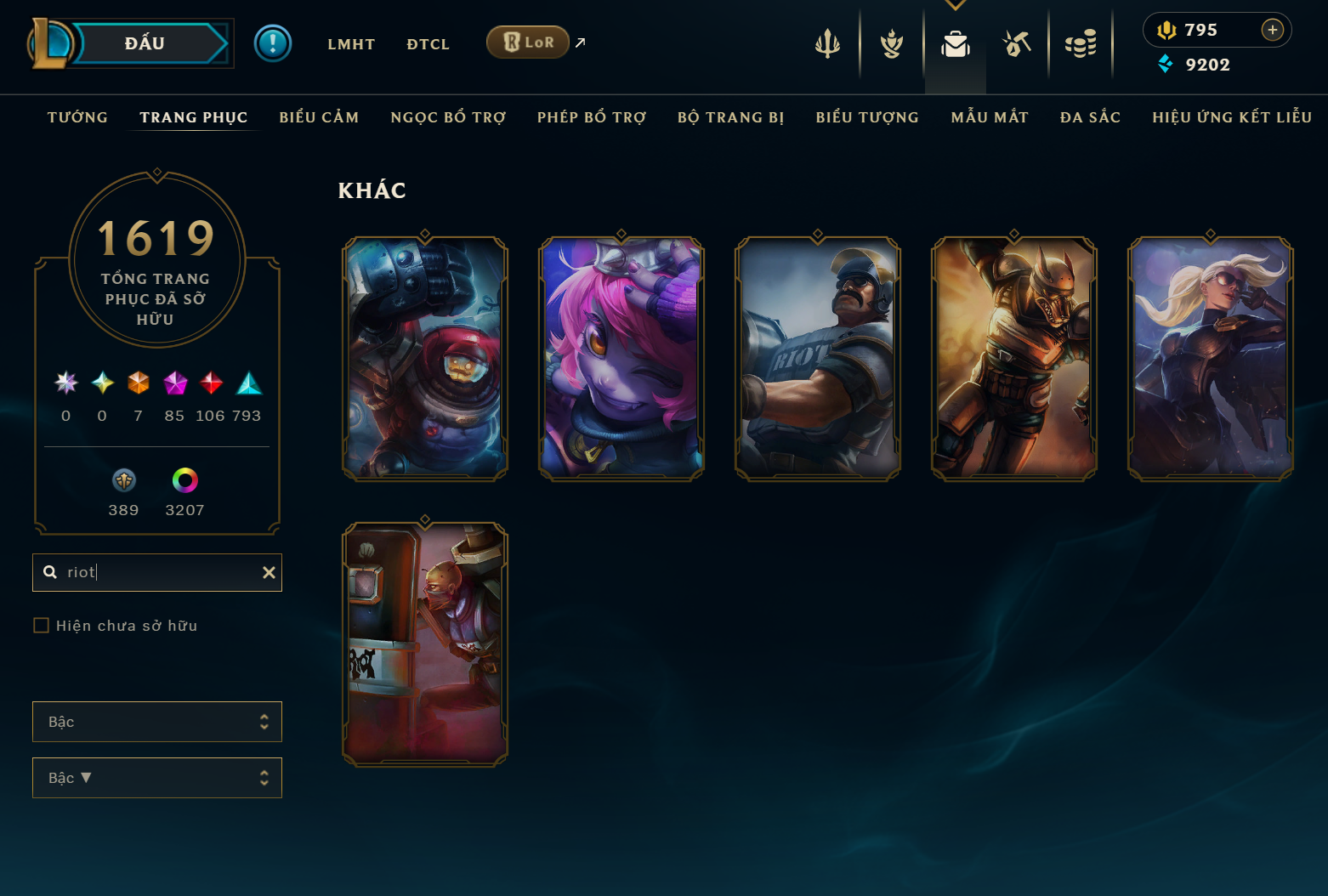Image resolution: width=1328 pixels, height=896 pixels.
Task: Collapse the chevron above the Collection icon
Action: pos(955,6)
